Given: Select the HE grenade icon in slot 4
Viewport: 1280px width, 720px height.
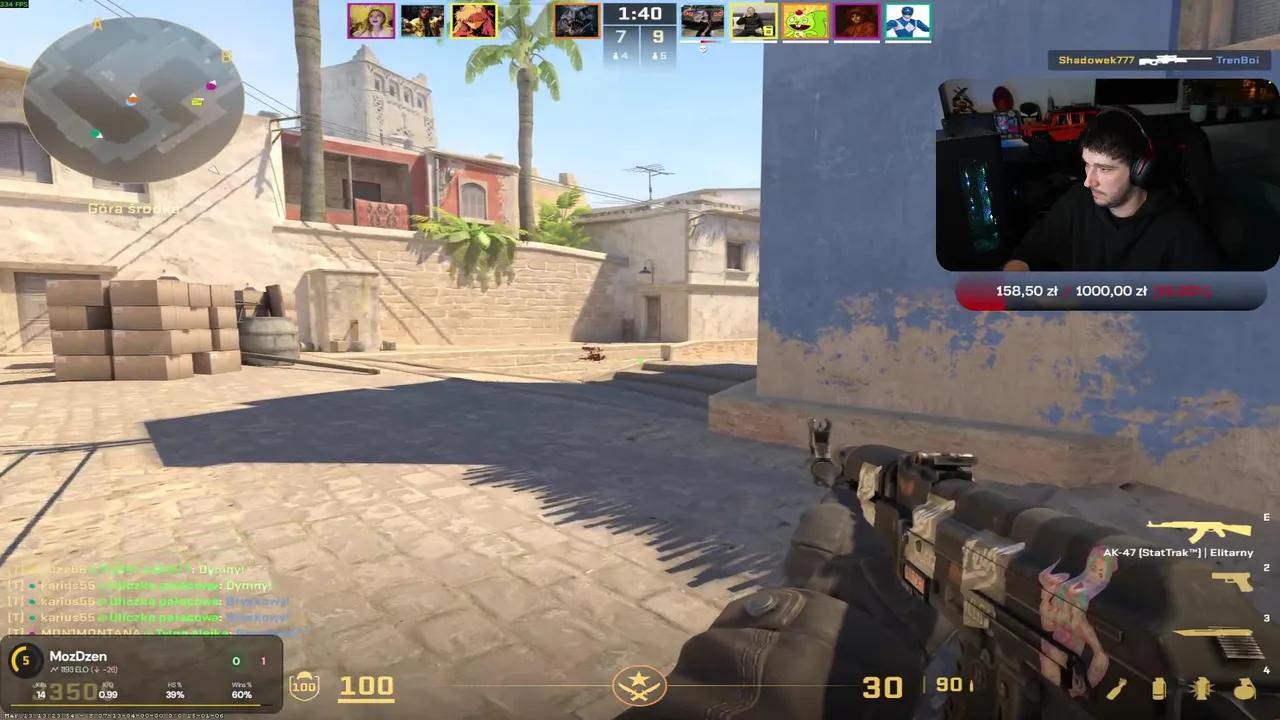Looking at the screenshot, I should click(x=1244, y=690).
